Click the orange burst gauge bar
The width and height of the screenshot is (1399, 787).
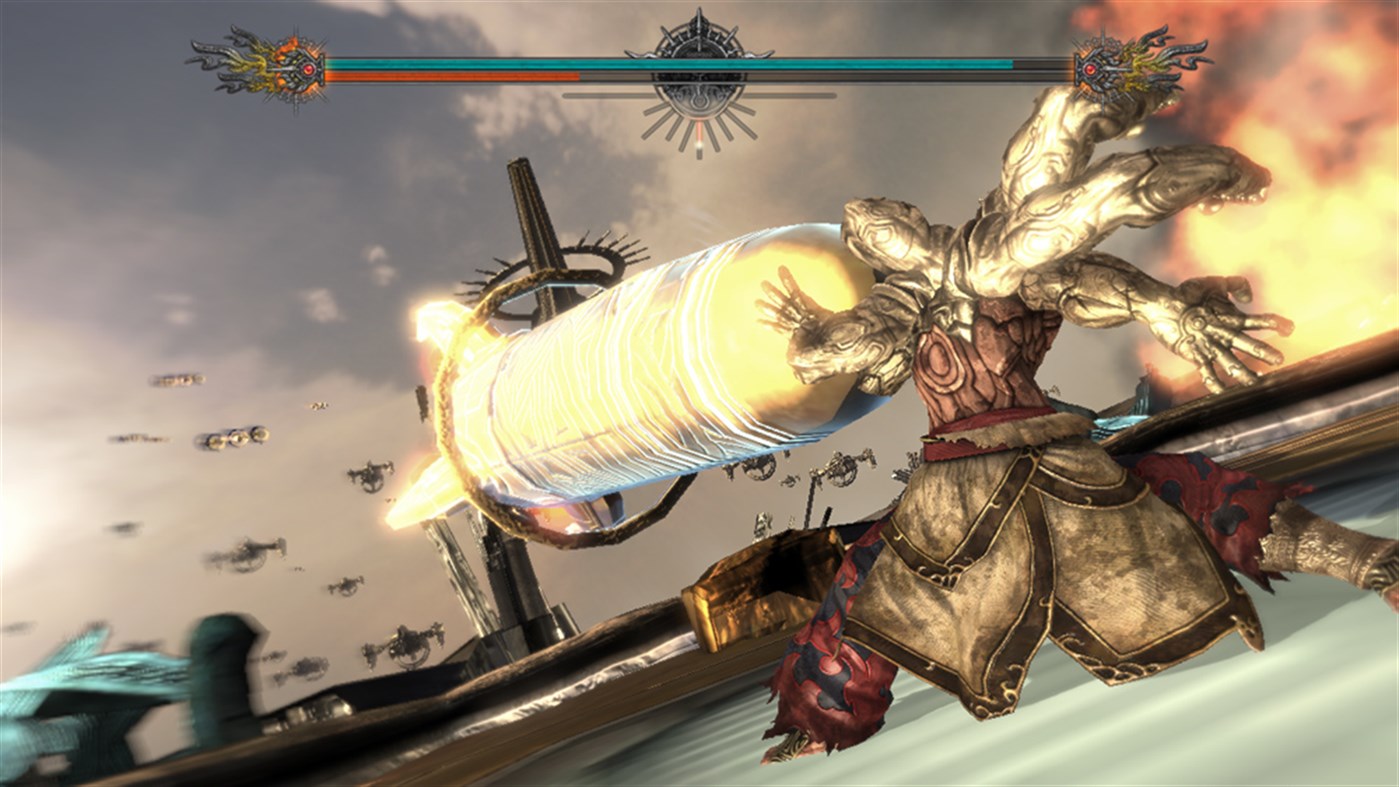point(420,73)
